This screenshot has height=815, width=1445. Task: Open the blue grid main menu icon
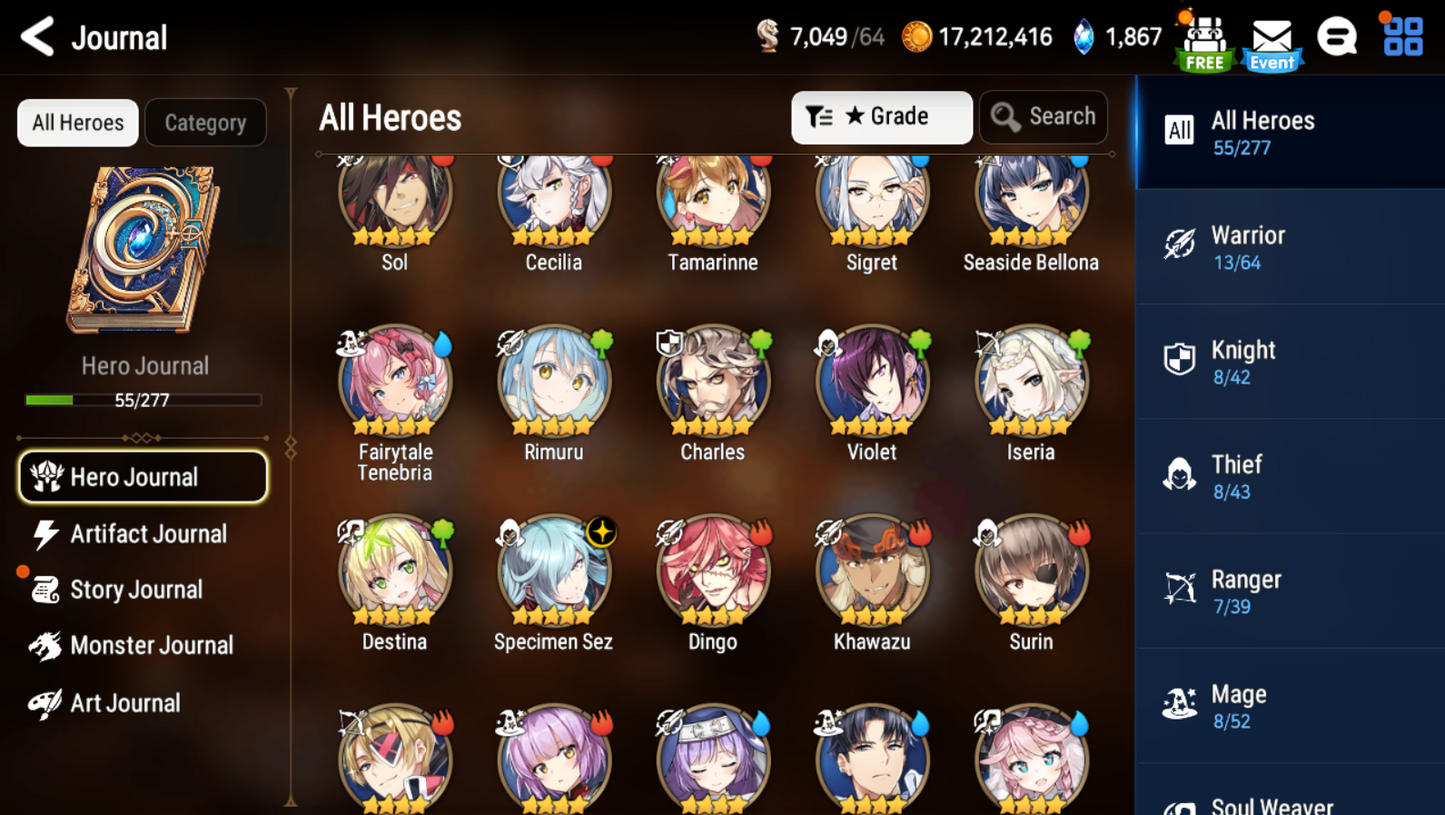coord(1402,37)
